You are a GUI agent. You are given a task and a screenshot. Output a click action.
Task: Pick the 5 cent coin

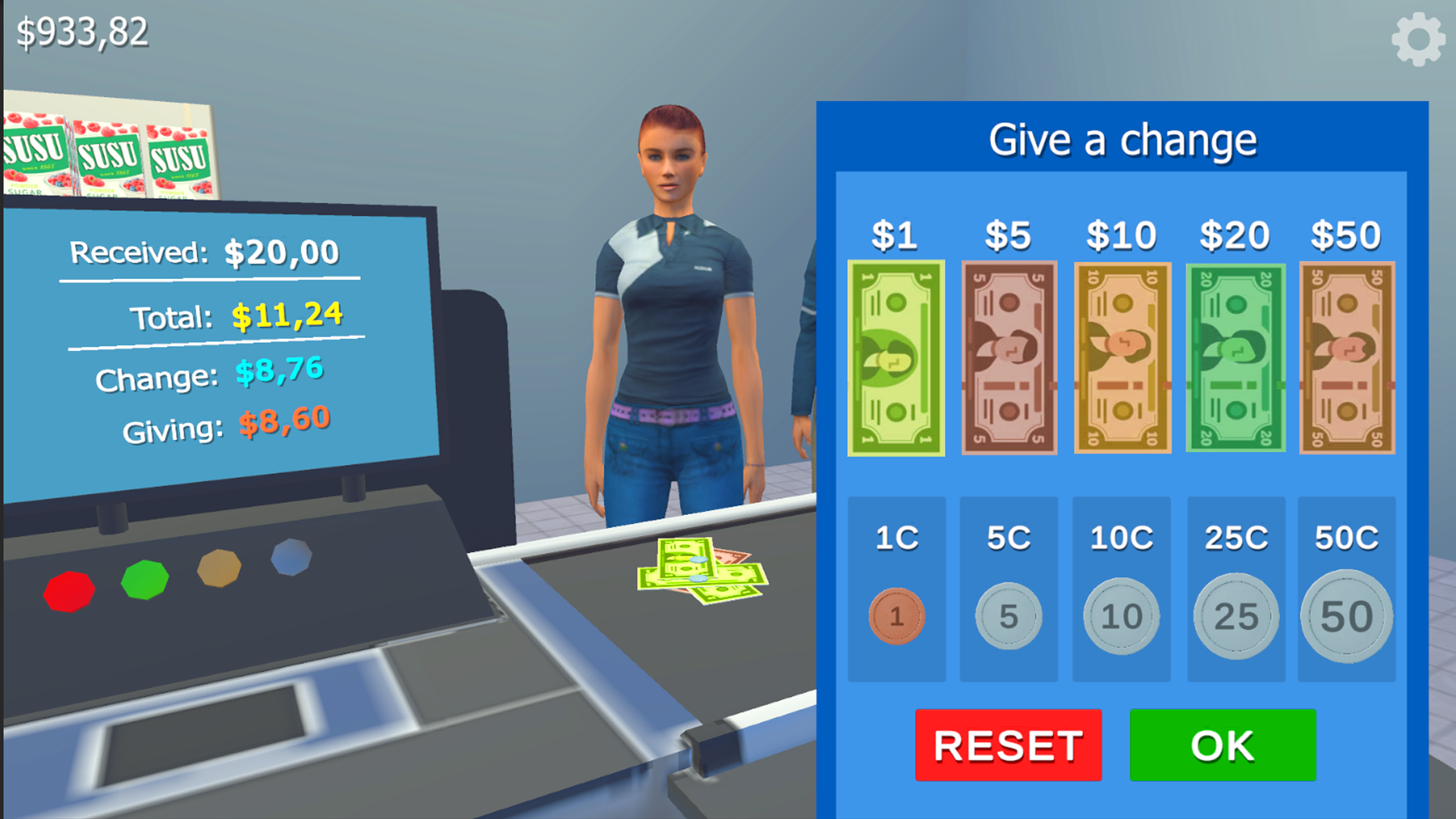tap(1008, 616)
